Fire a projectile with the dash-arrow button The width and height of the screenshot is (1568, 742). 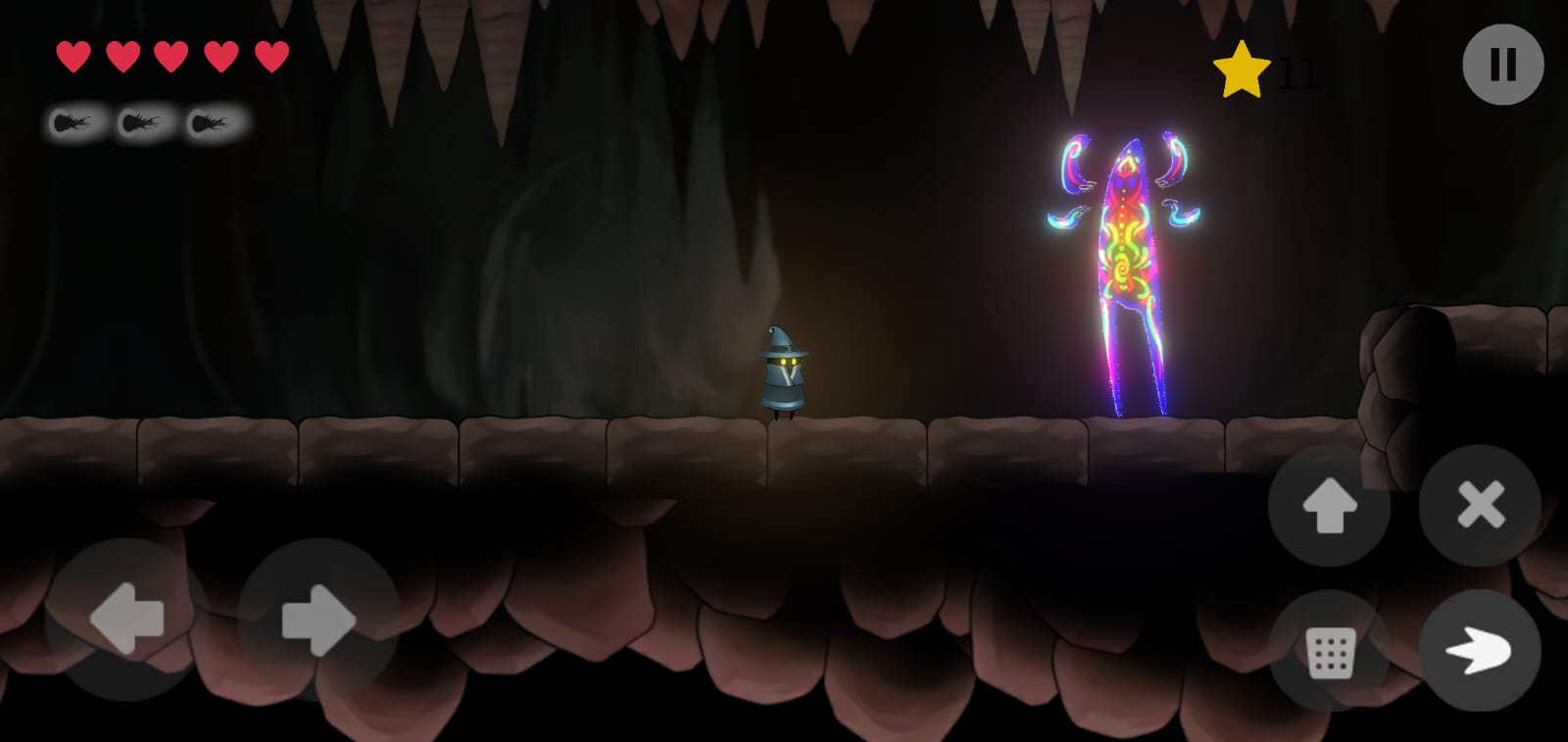(x=1480, y=651)
